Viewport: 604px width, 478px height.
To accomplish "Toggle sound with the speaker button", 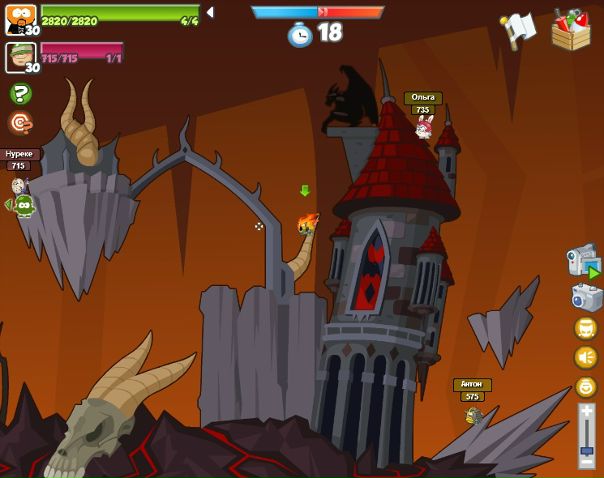I will coord(586,357).
